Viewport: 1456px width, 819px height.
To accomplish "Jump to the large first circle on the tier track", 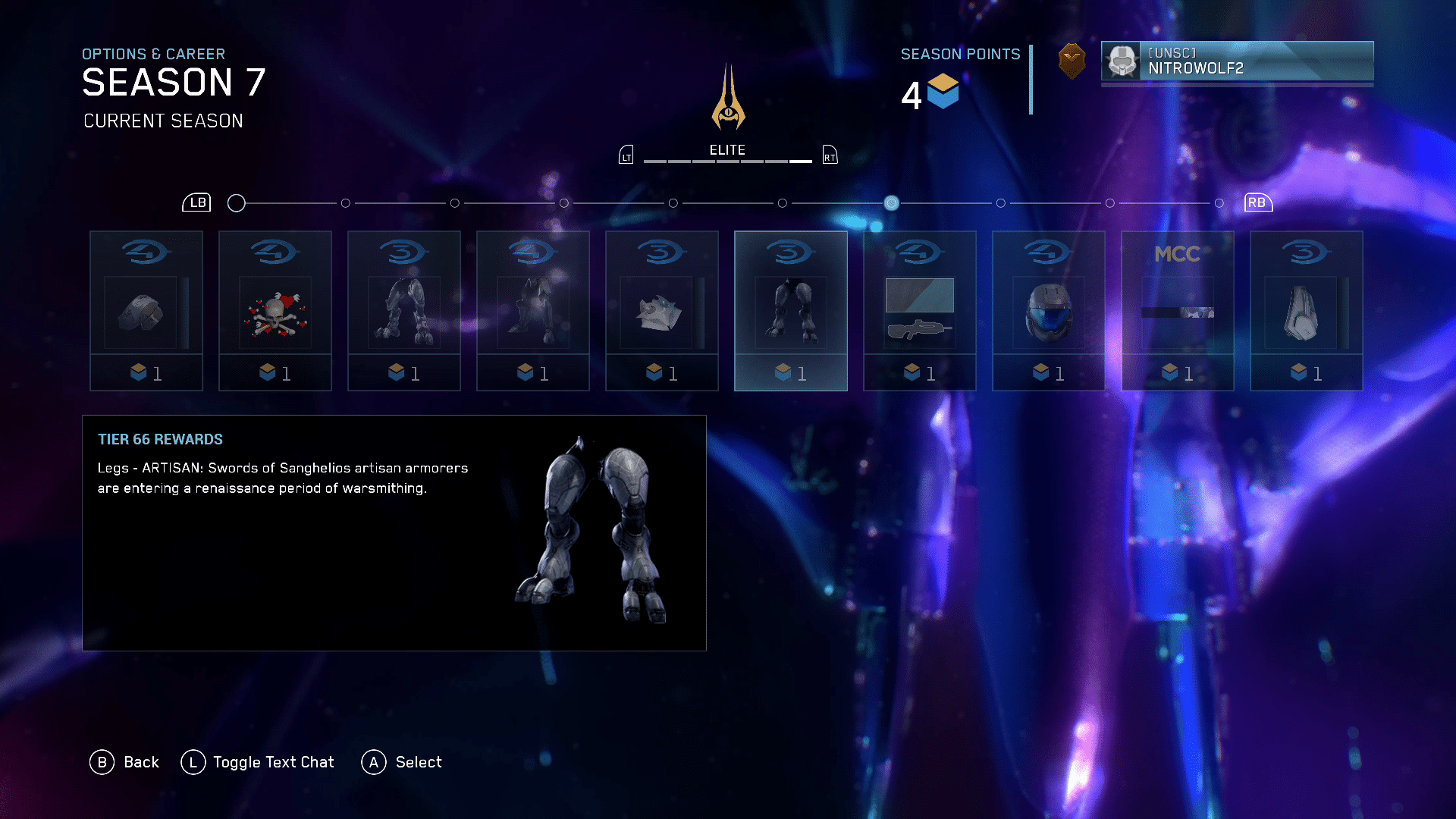I will pyautogui.click(x=237, y=203).
